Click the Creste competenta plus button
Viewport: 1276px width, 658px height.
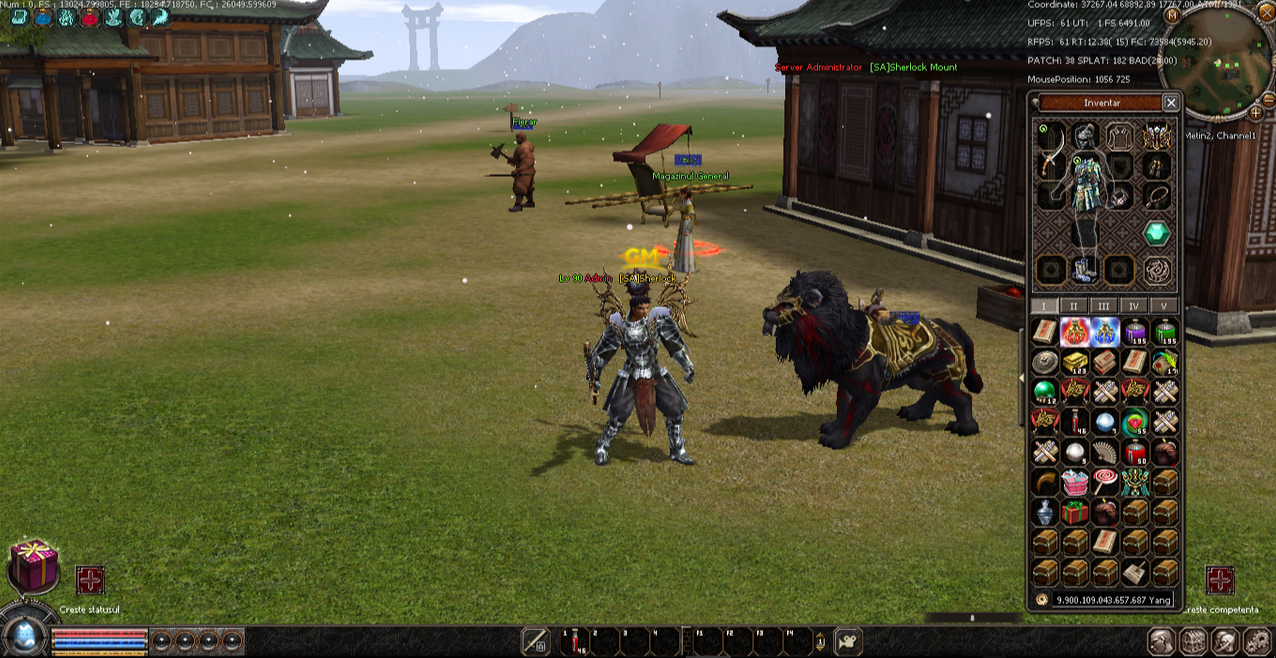pyautogui.click(x=1220, y=580)
